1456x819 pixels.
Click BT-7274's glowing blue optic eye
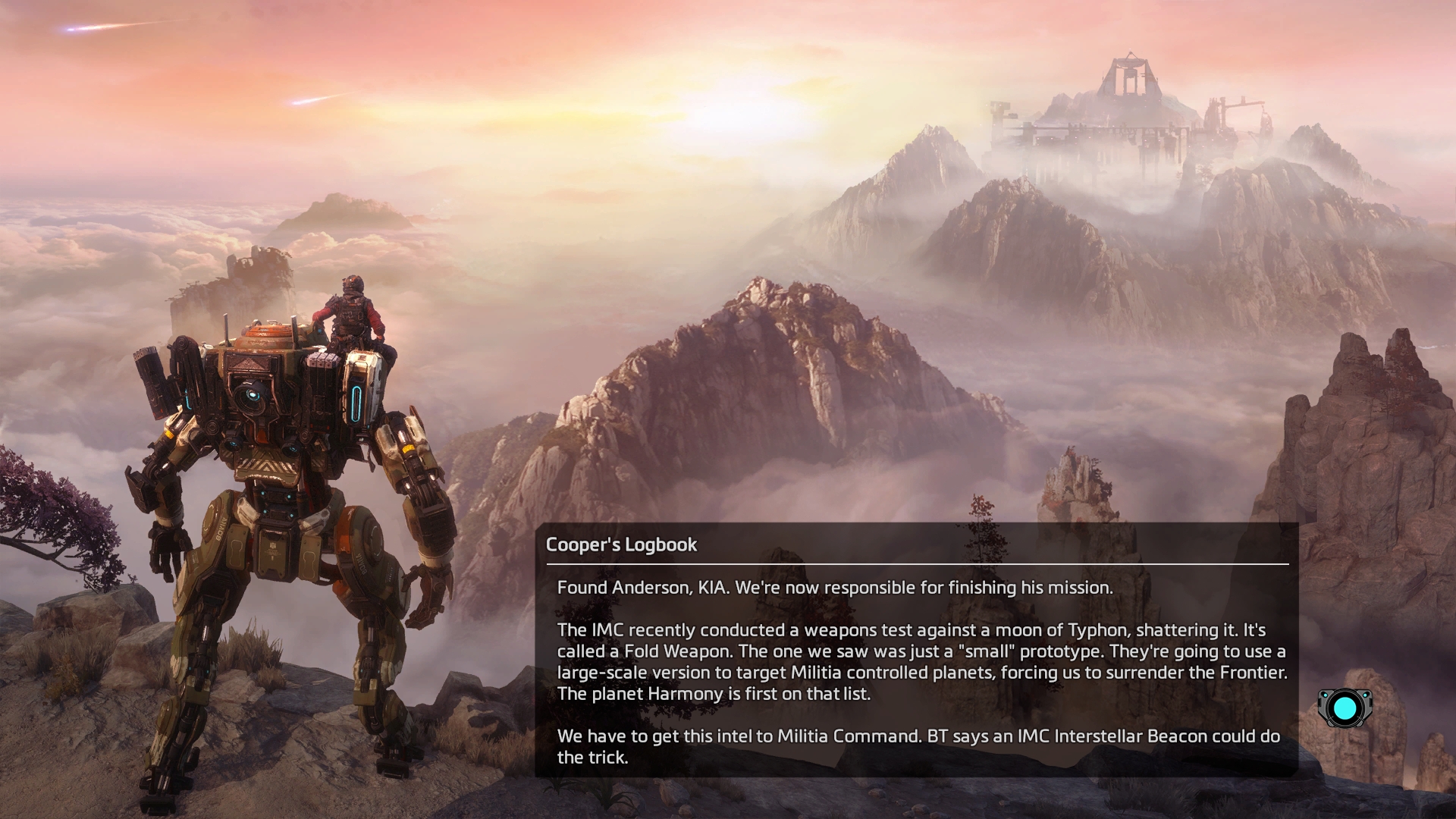253,394
